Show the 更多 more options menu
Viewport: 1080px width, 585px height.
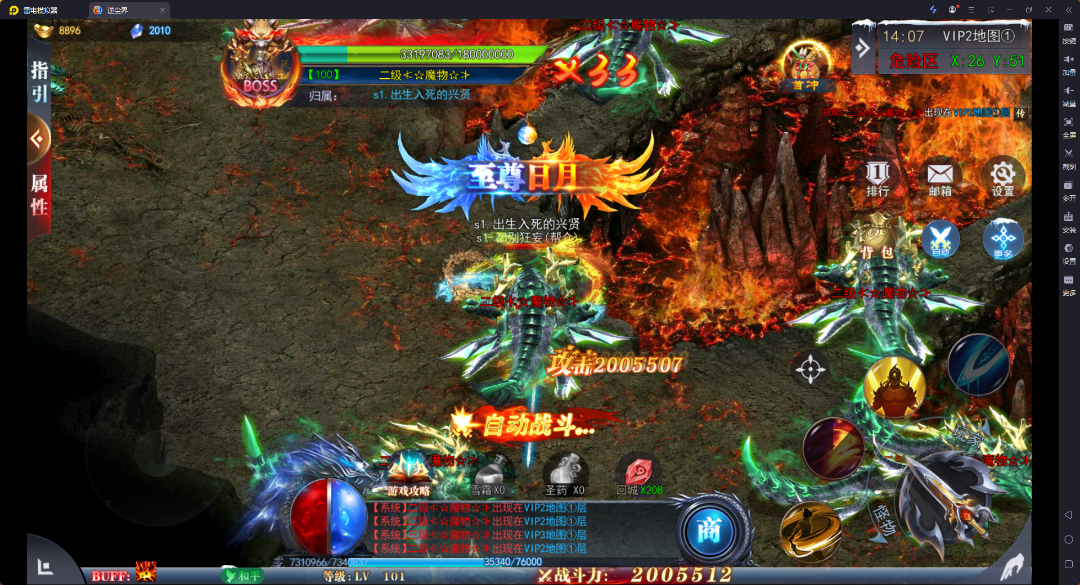click(1002, 240)
